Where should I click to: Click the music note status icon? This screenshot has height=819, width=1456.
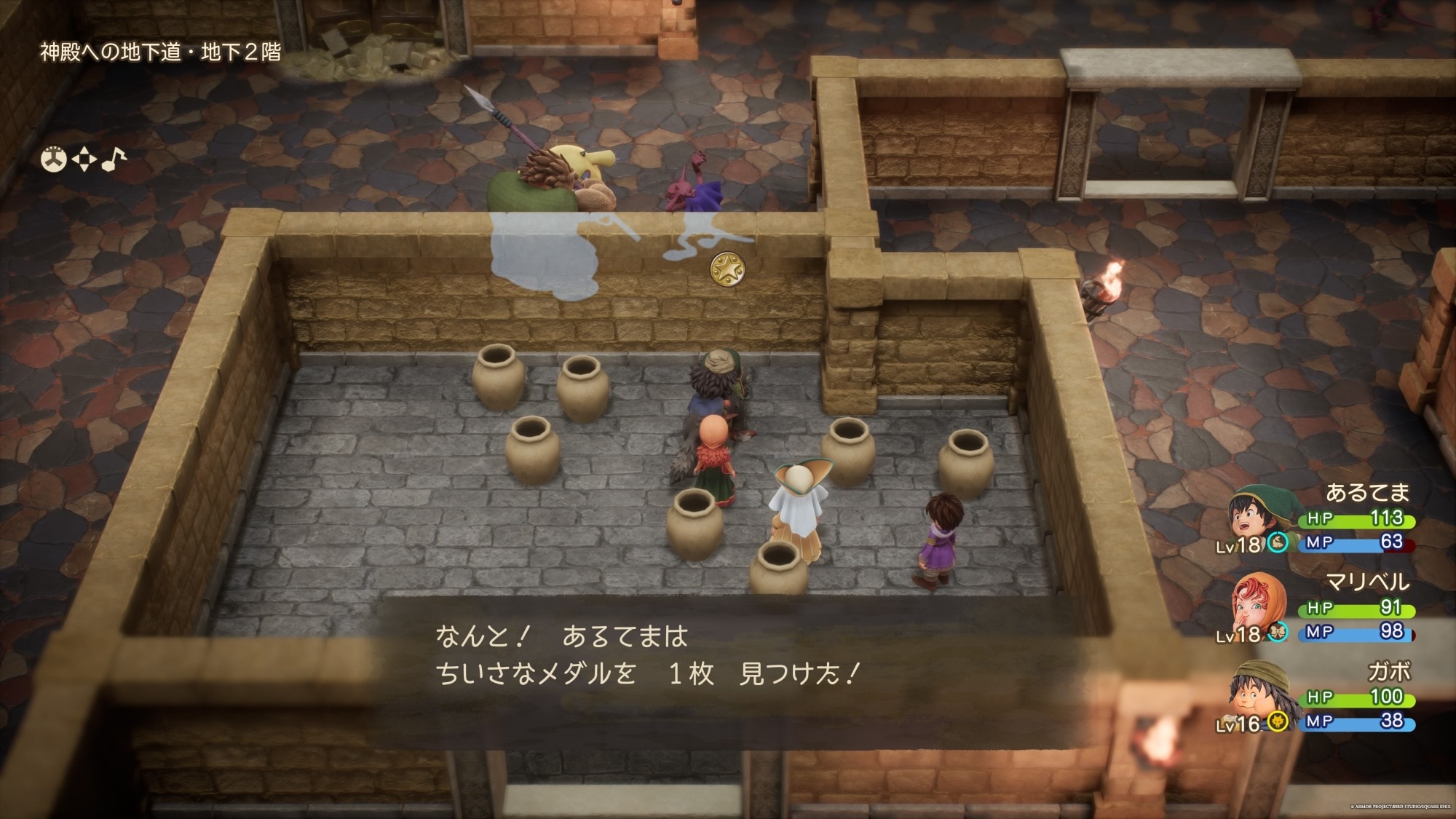click(x=113, y=159)
